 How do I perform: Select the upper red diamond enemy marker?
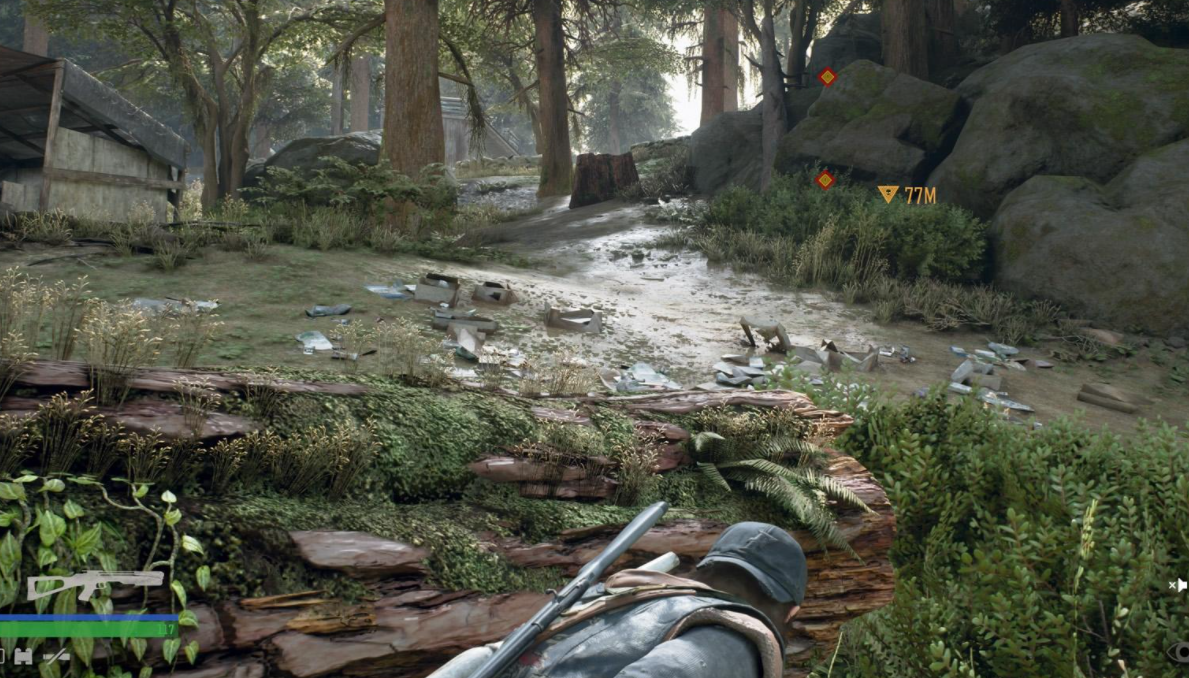(827, 76)
